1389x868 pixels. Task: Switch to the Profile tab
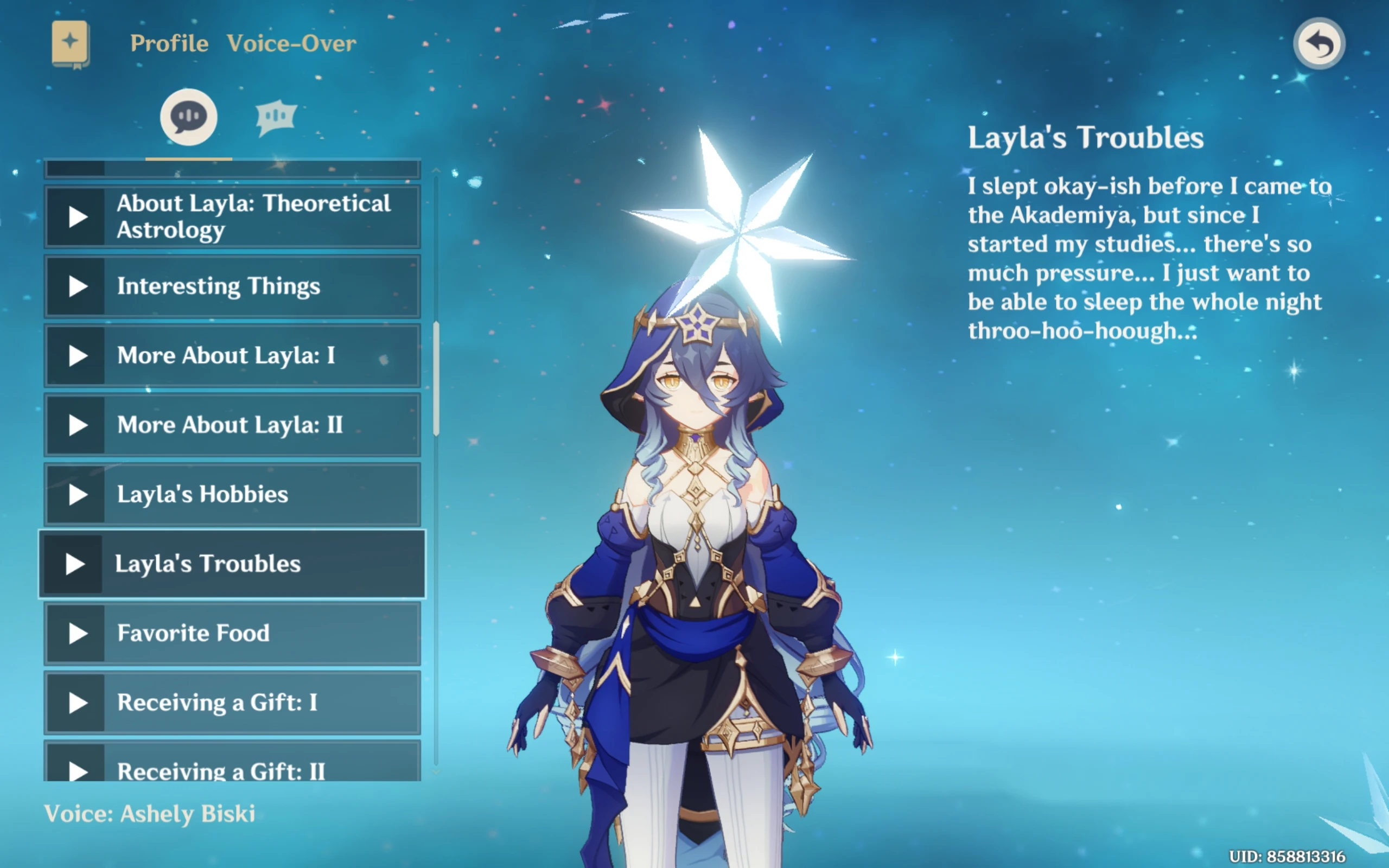coord(169,43)
